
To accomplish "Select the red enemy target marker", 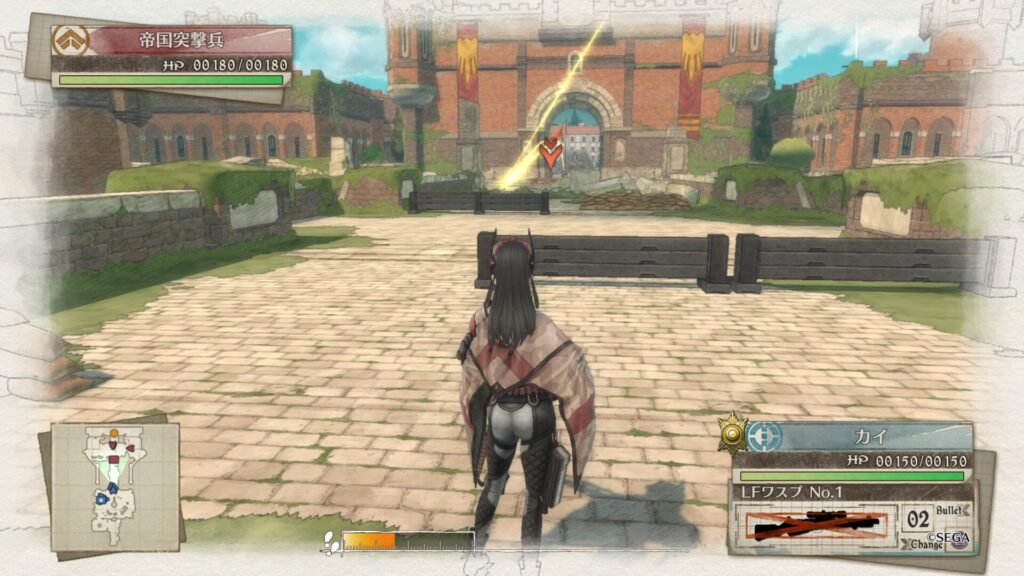I will pyautogui.click(x=549, y=153).
